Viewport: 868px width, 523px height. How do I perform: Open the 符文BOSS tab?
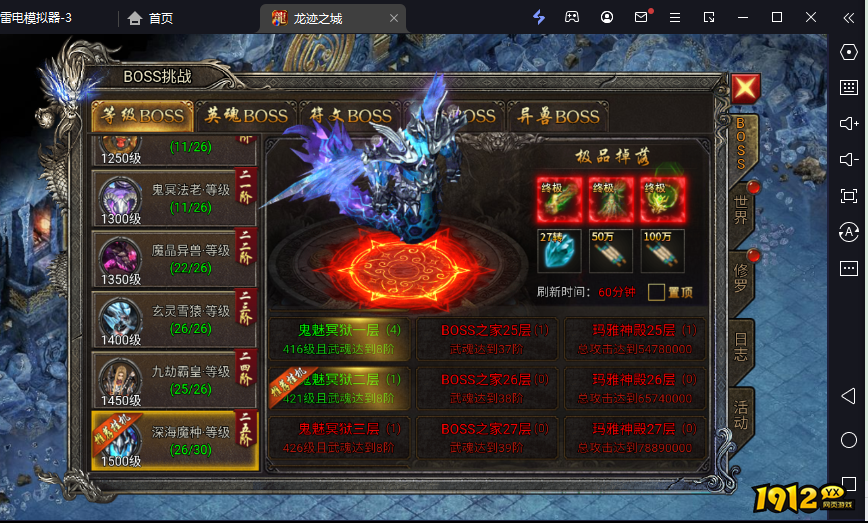(350, 116)
